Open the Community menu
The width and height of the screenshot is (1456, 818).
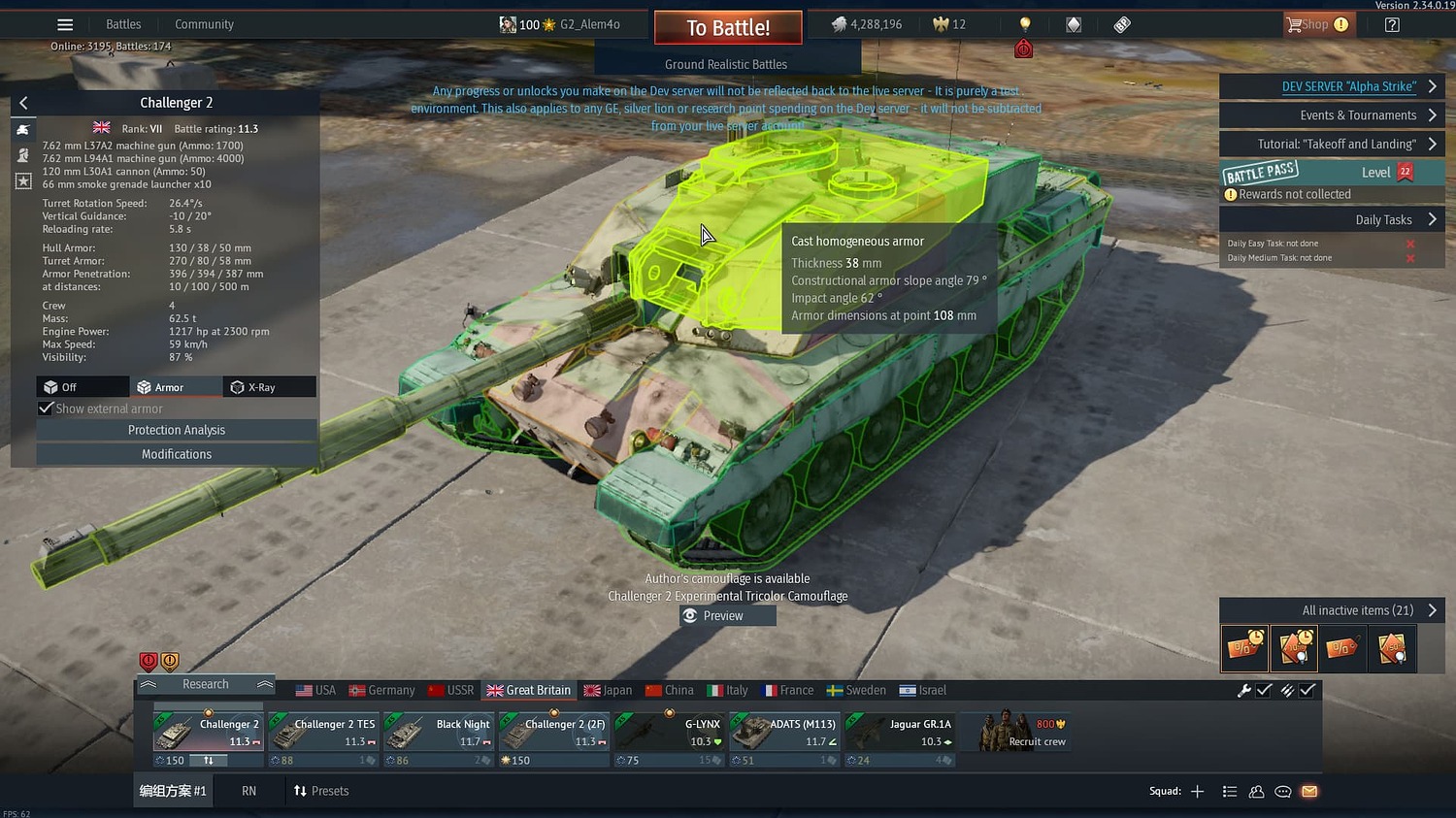pyautogui.click(x=204, y=23)
